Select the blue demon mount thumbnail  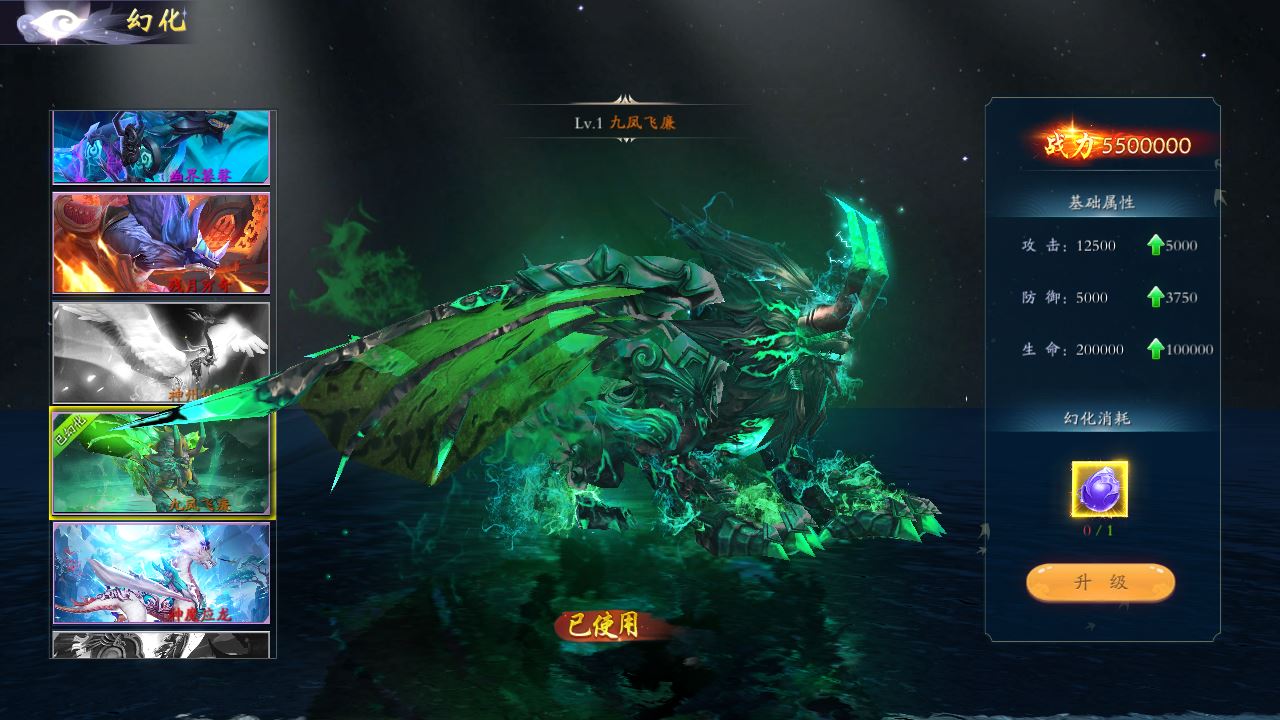161,147
